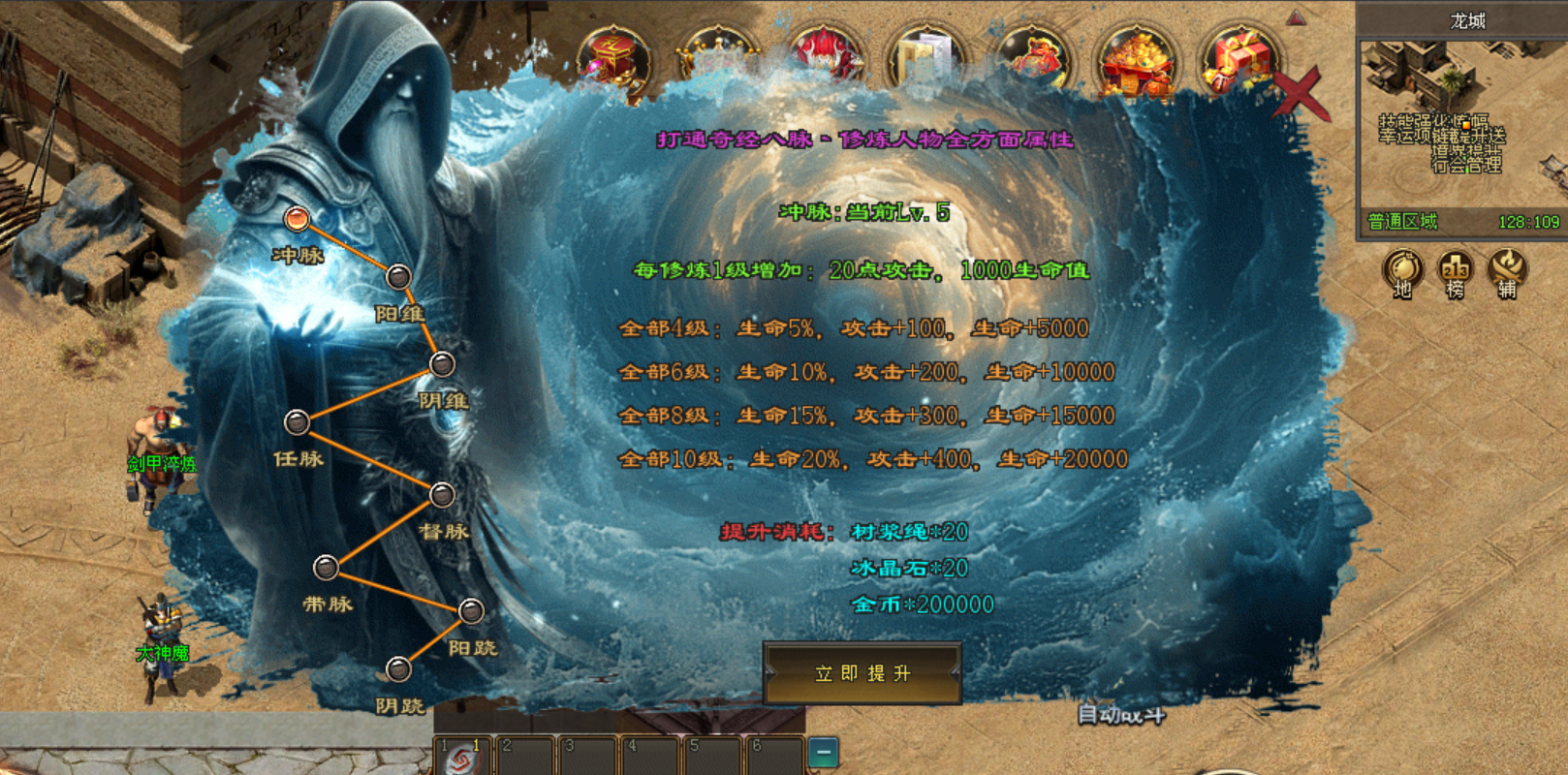1568x775 pixels.
Task: Select the 冲脉 meridian node
Action: point(297,219)
